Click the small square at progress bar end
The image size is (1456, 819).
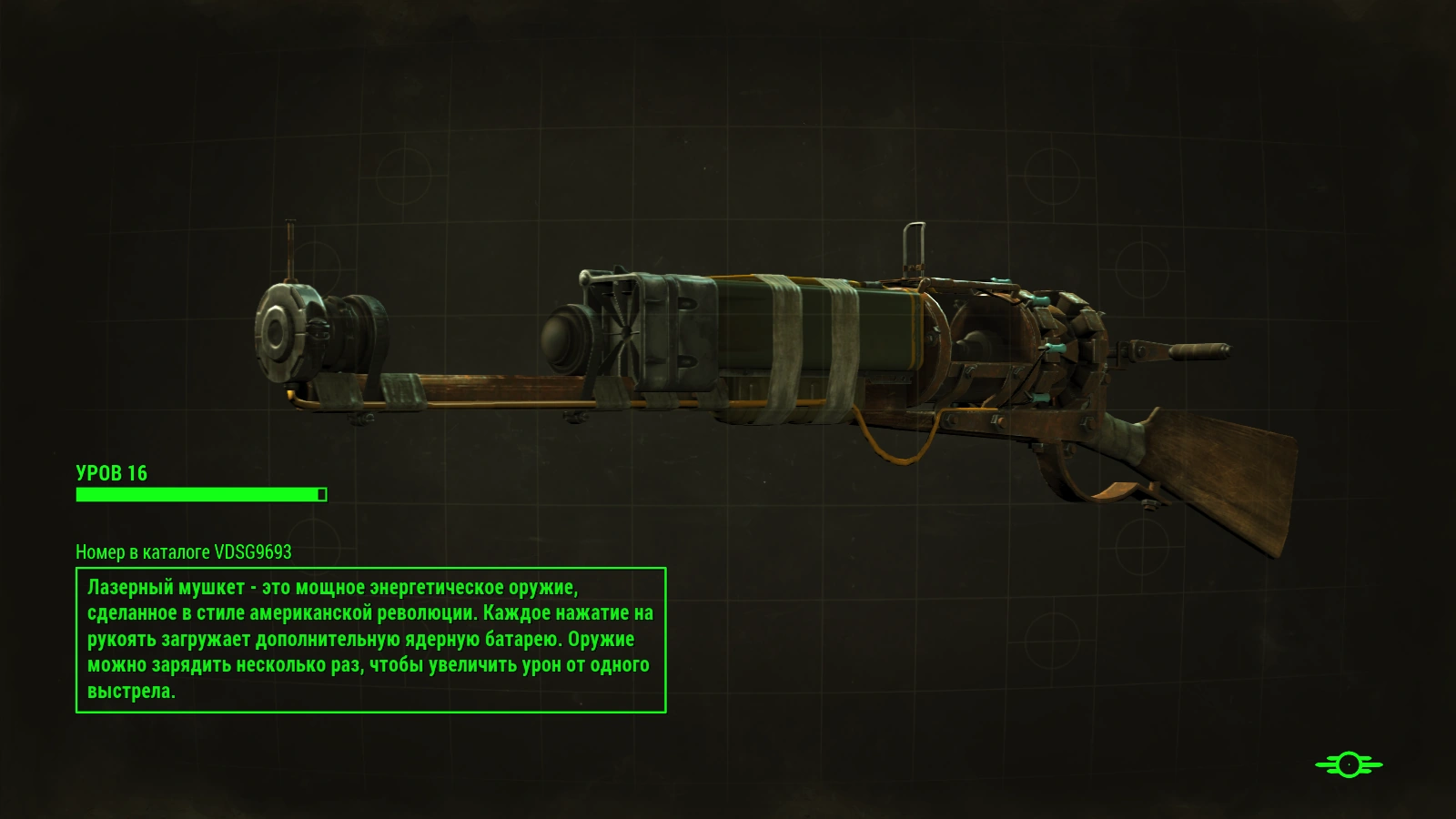[320, 494]
